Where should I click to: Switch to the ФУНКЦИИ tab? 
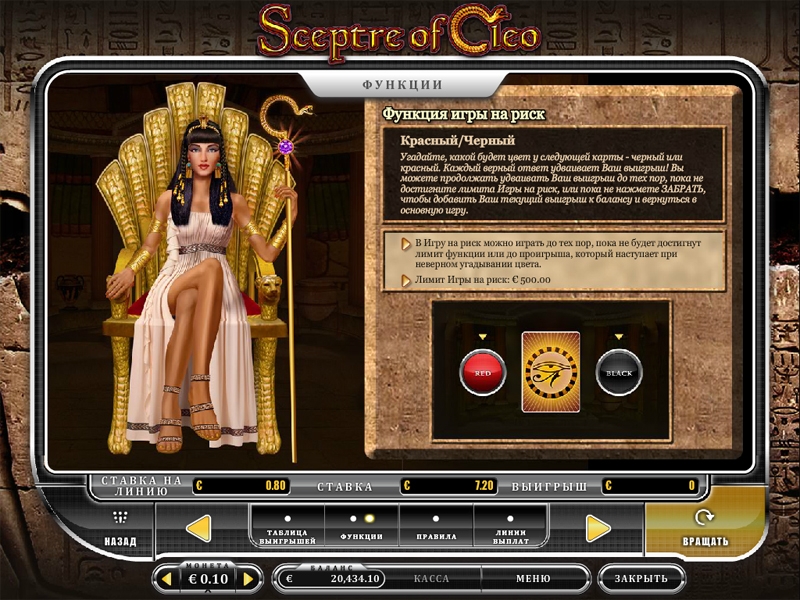(363, 528)
